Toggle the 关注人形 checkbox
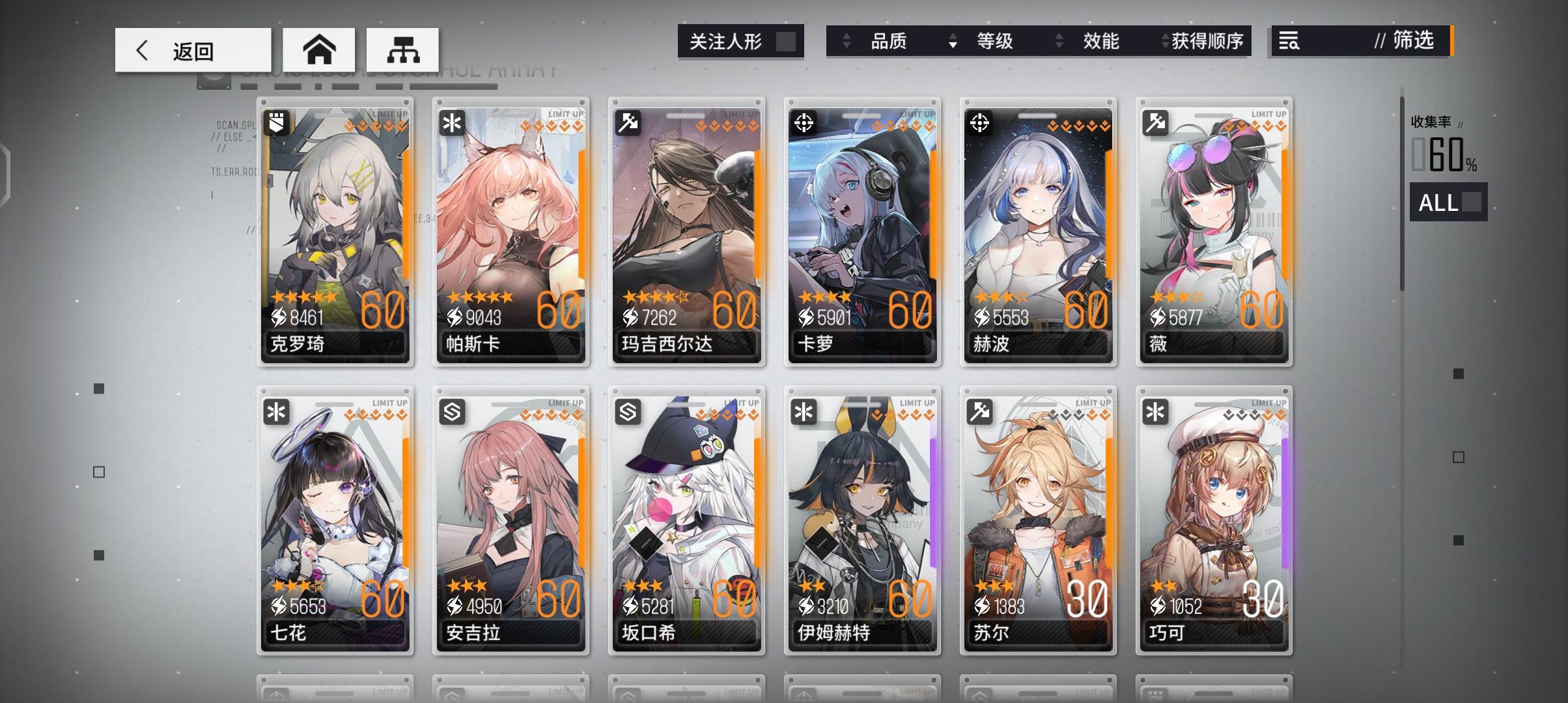Screen dimensions: 1568x703 click(787, 40)
